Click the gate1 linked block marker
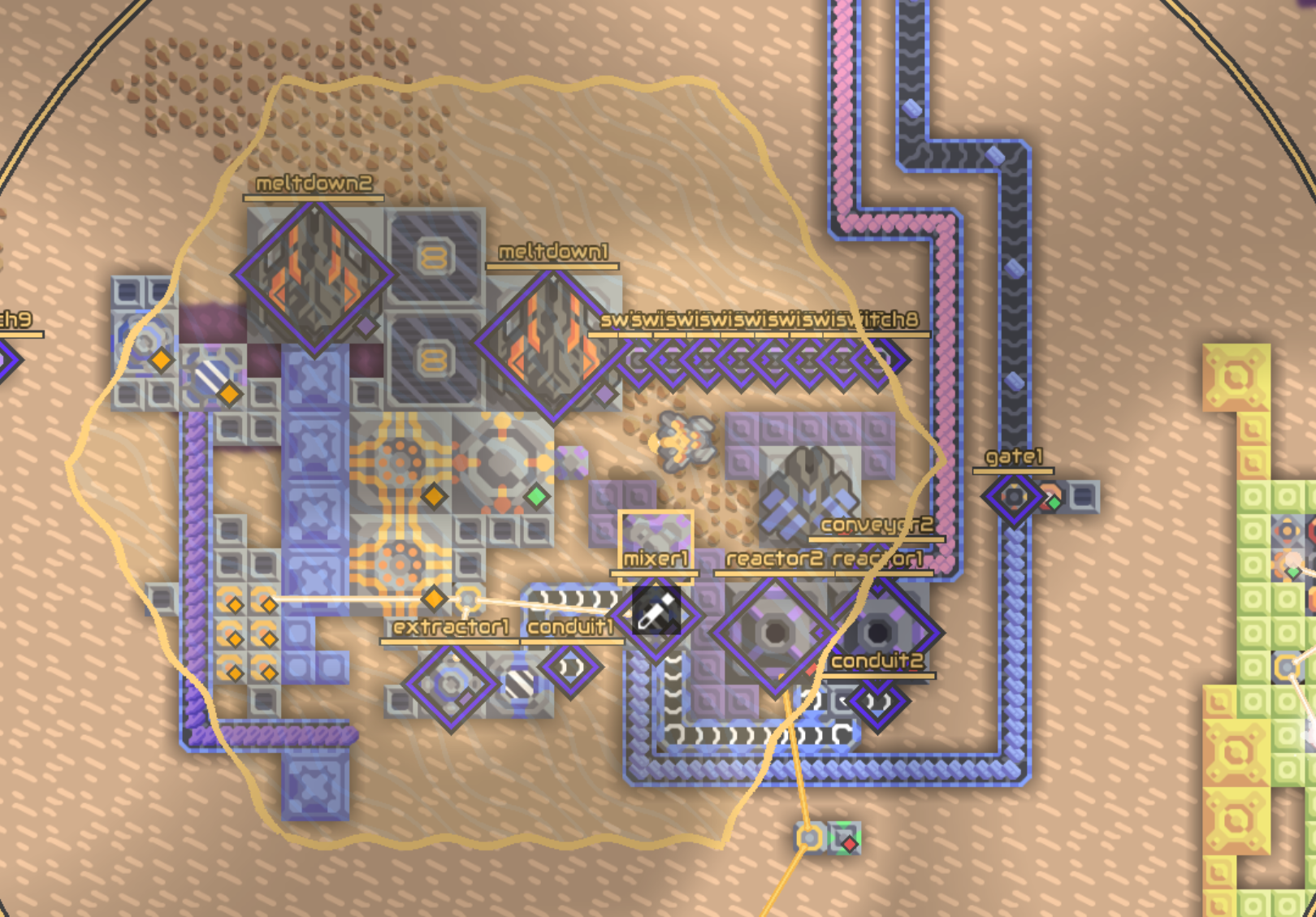The height and width of the screenshot is (917, 1316). pos(1013,496)
